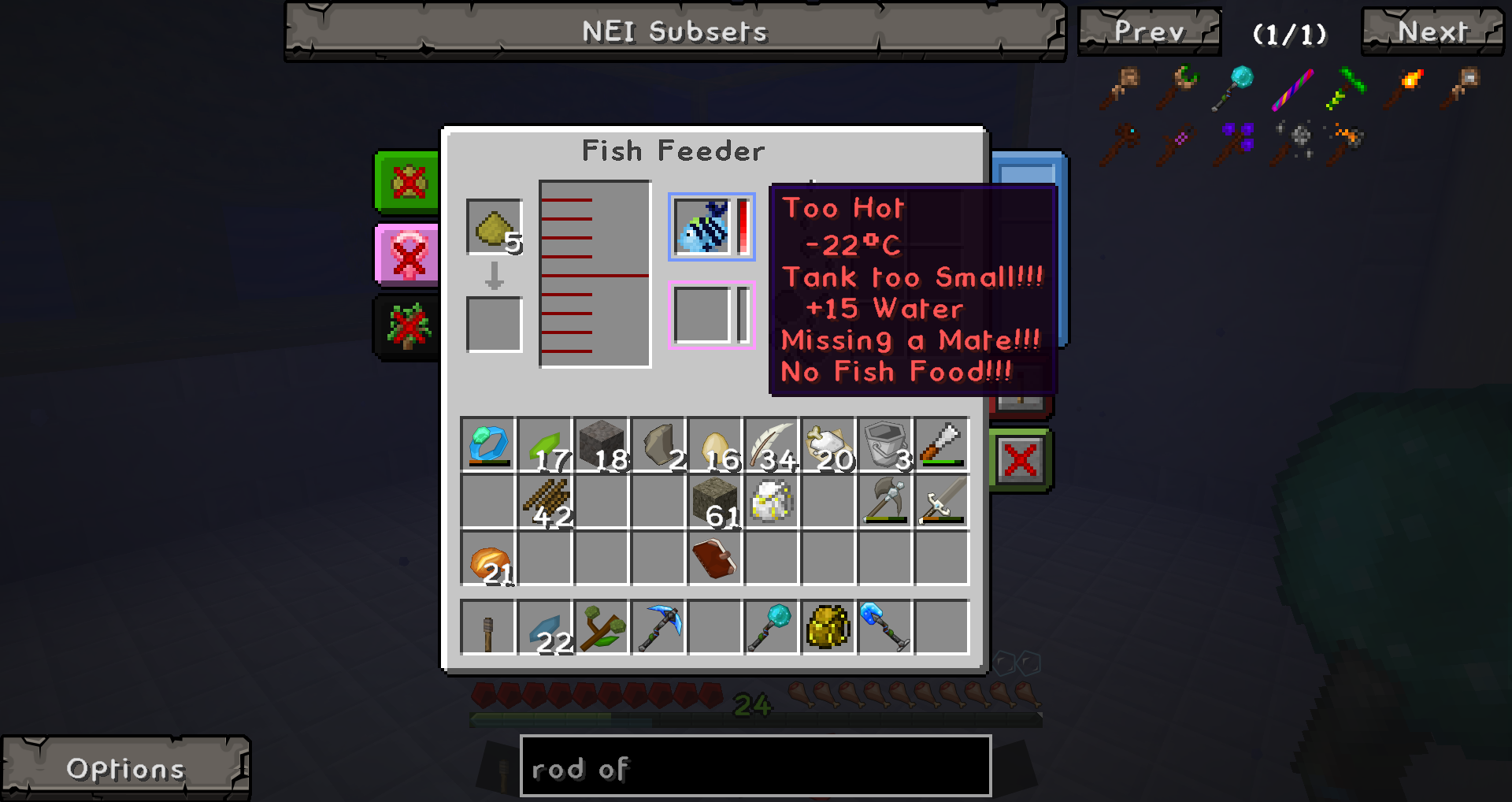The image size is (1512, 802).
Task: Select the stack of 61 stone blocks
Action: [x=715, y=501]
